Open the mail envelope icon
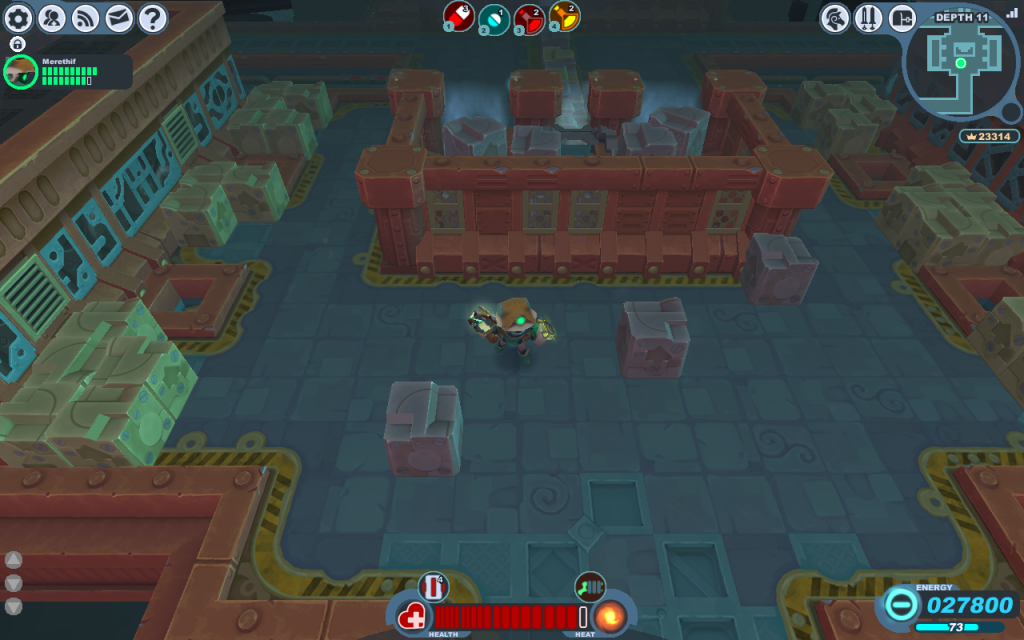The image size is (1024, 640). coord(119,17)
